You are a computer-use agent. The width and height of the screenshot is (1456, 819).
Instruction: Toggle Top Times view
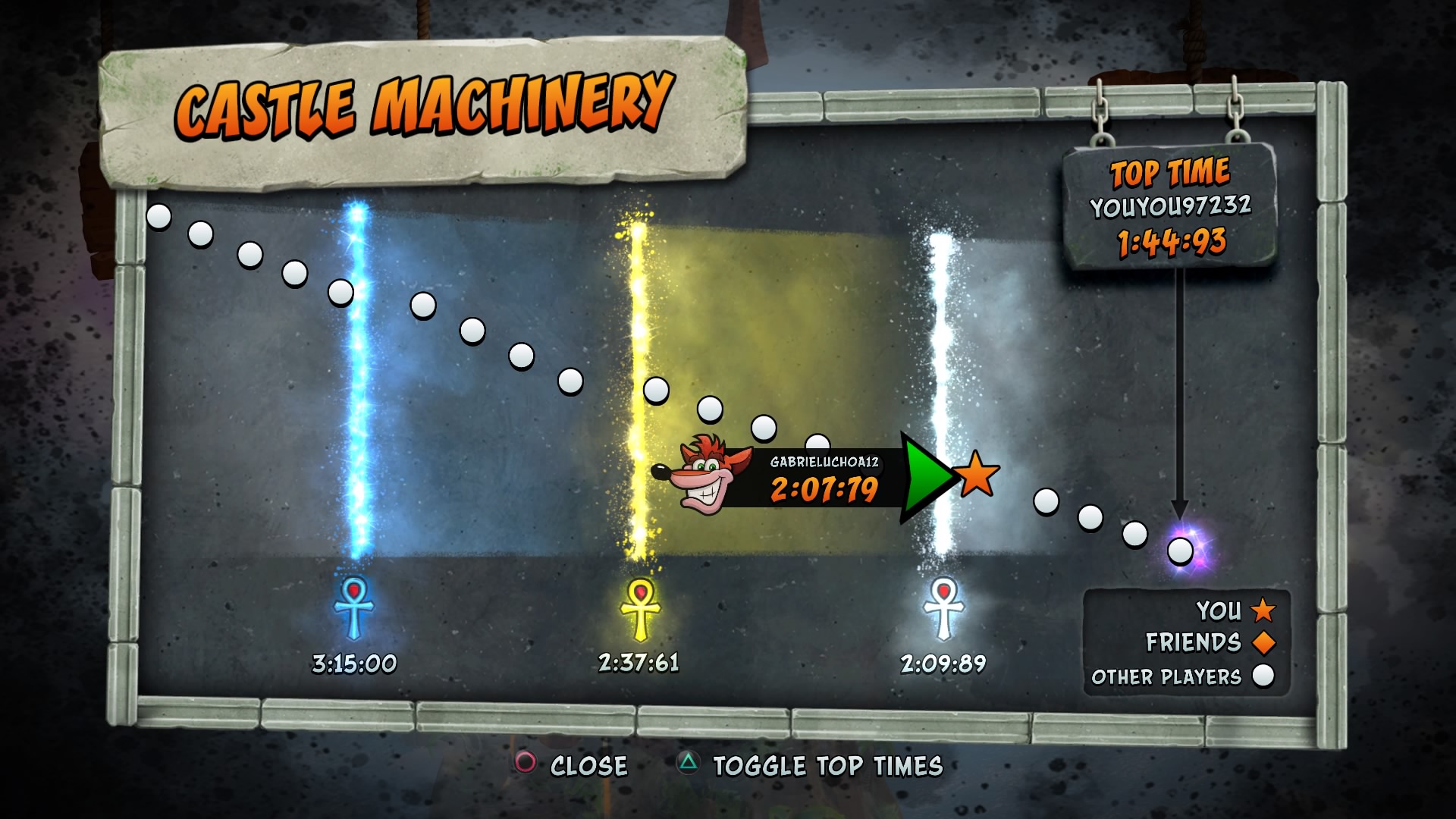coord(810,766)
